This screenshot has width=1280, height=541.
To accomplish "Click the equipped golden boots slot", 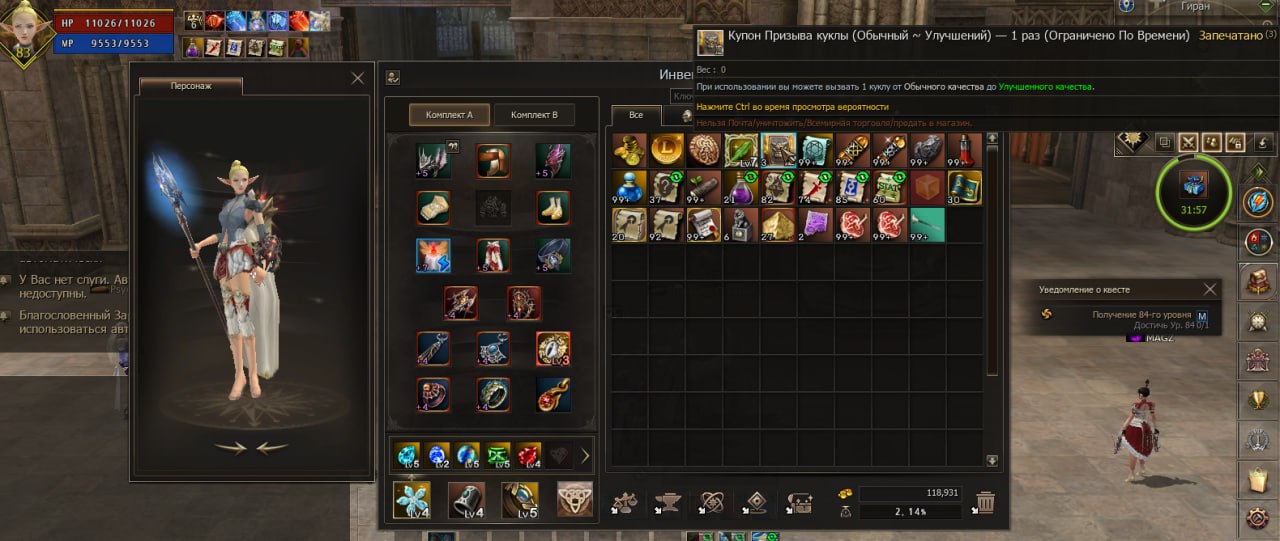I will click(x=552, y=207).
